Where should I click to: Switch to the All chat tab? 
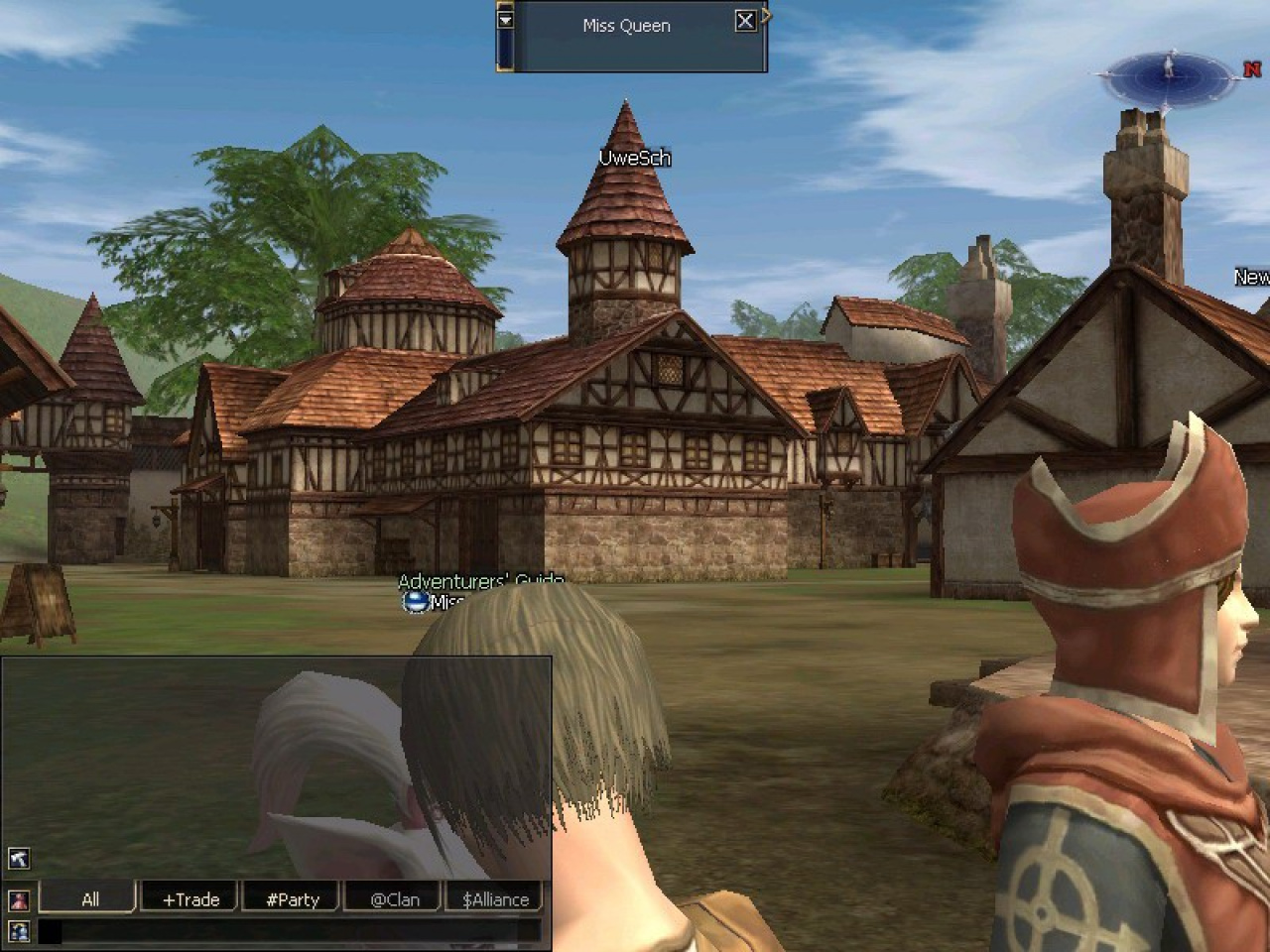coord(89,899)
